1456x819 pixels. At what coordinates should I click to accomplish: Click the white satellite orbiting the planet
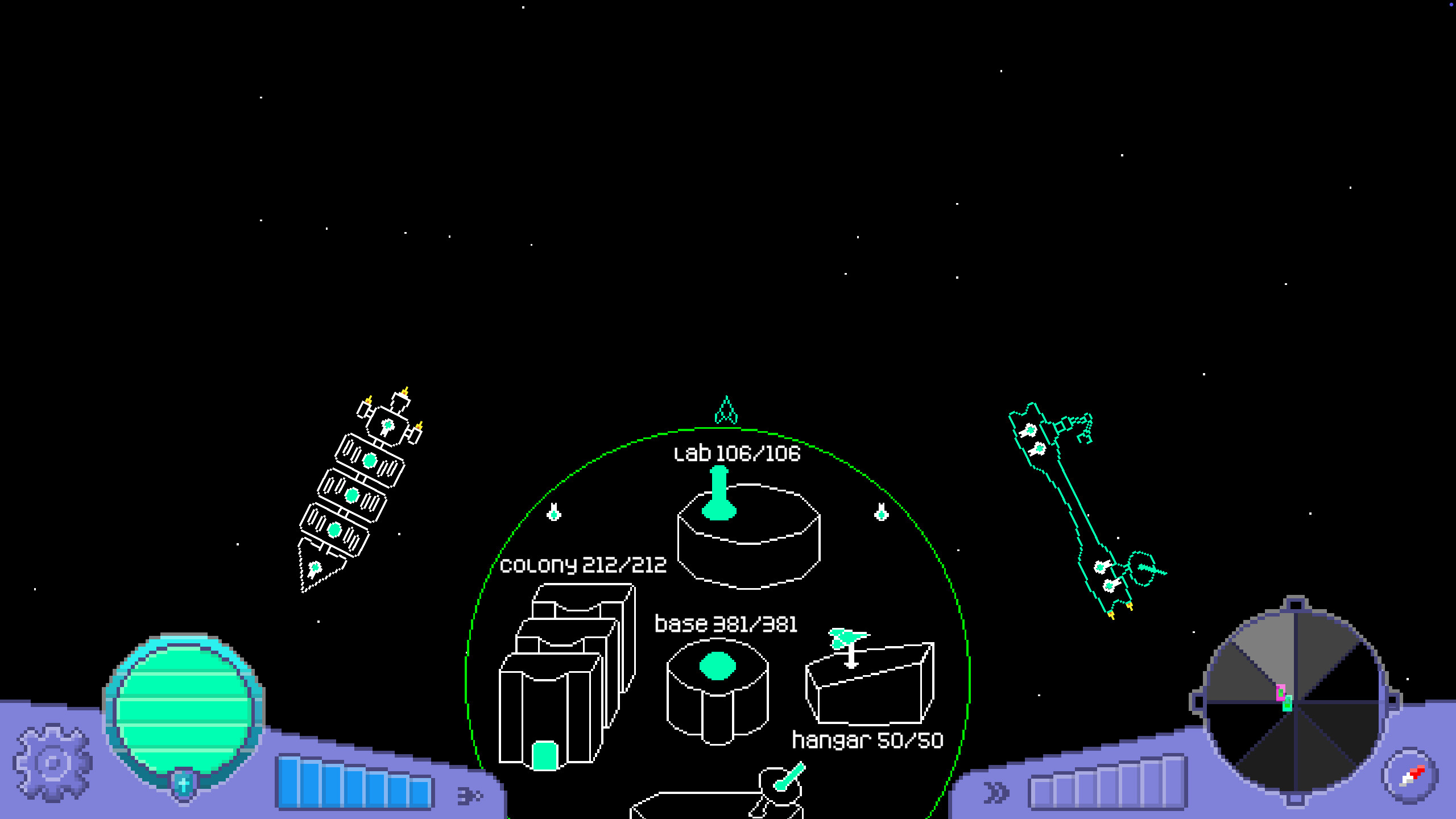(555, 515)
